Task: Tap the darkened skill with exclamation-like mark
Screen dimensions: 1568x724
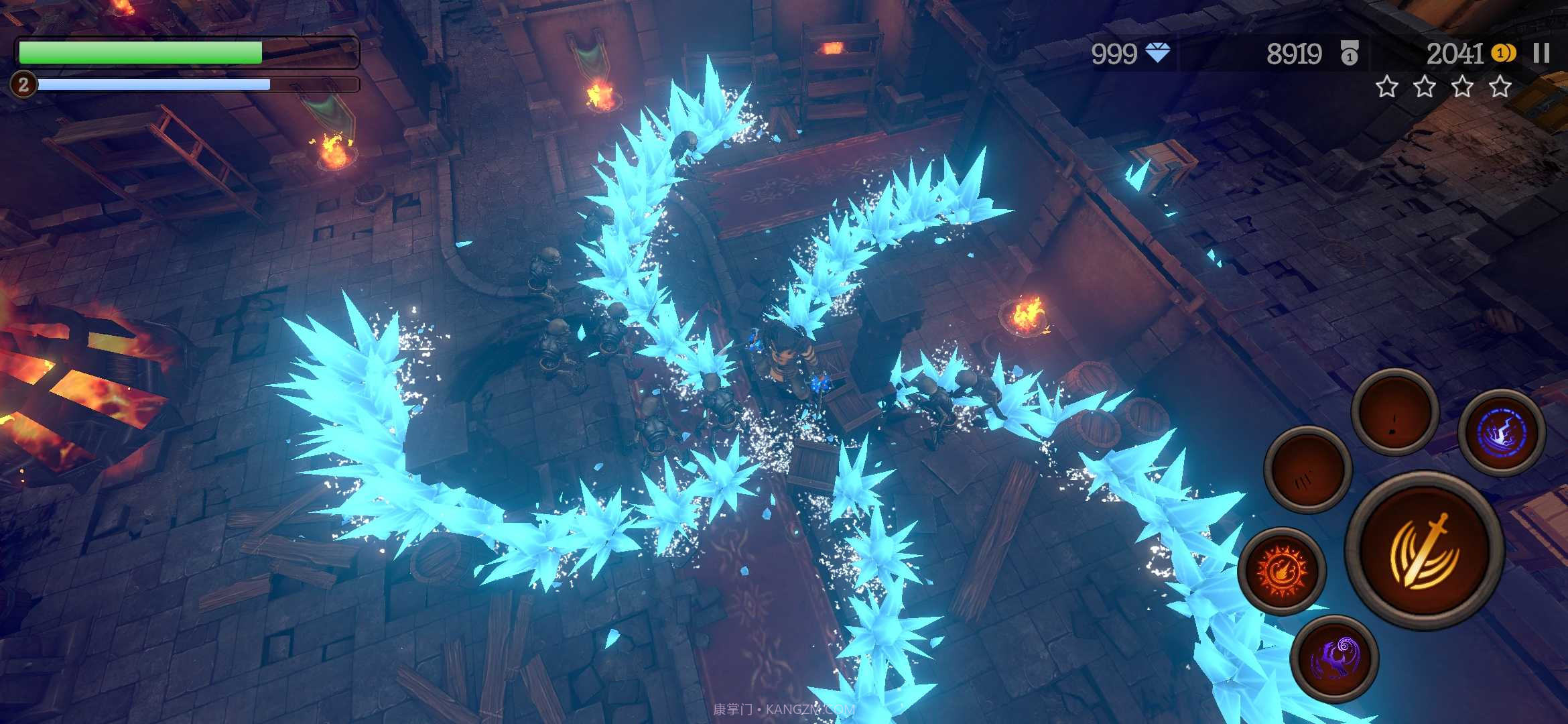Action: 1394,412
